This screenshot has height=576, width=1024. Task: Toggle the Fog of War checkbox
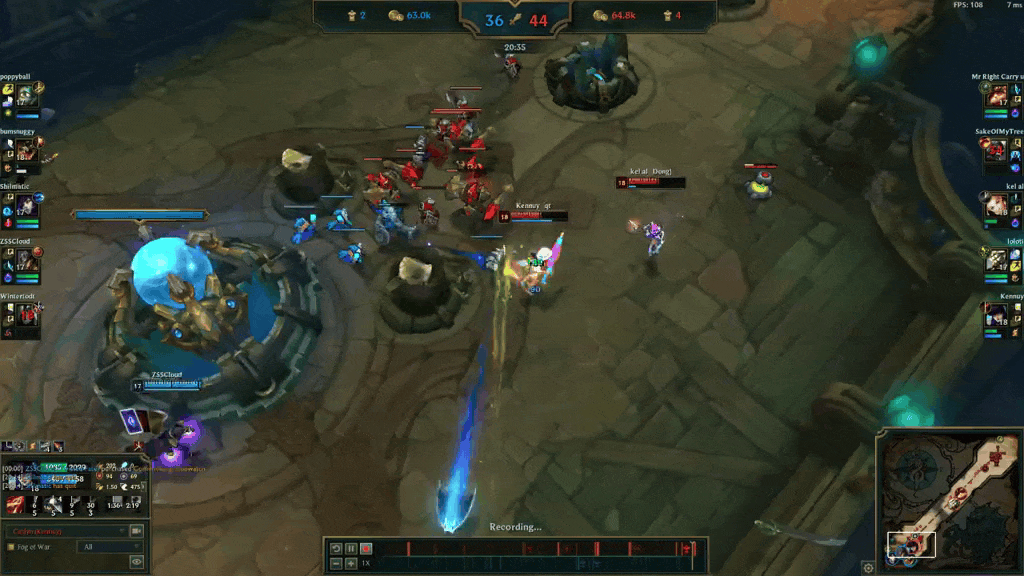click(10, 547)
